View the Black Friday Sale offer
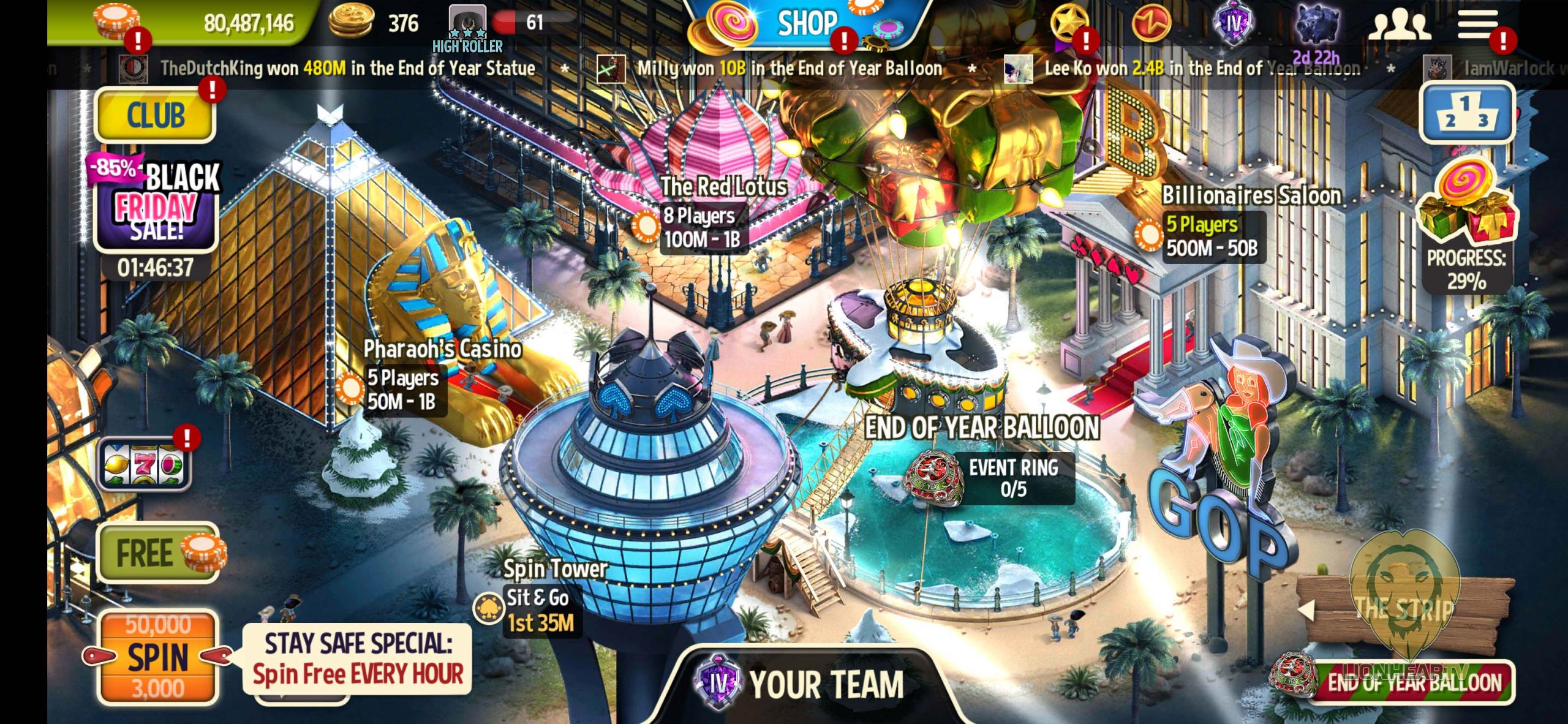1568x724 pixels. 156,202
